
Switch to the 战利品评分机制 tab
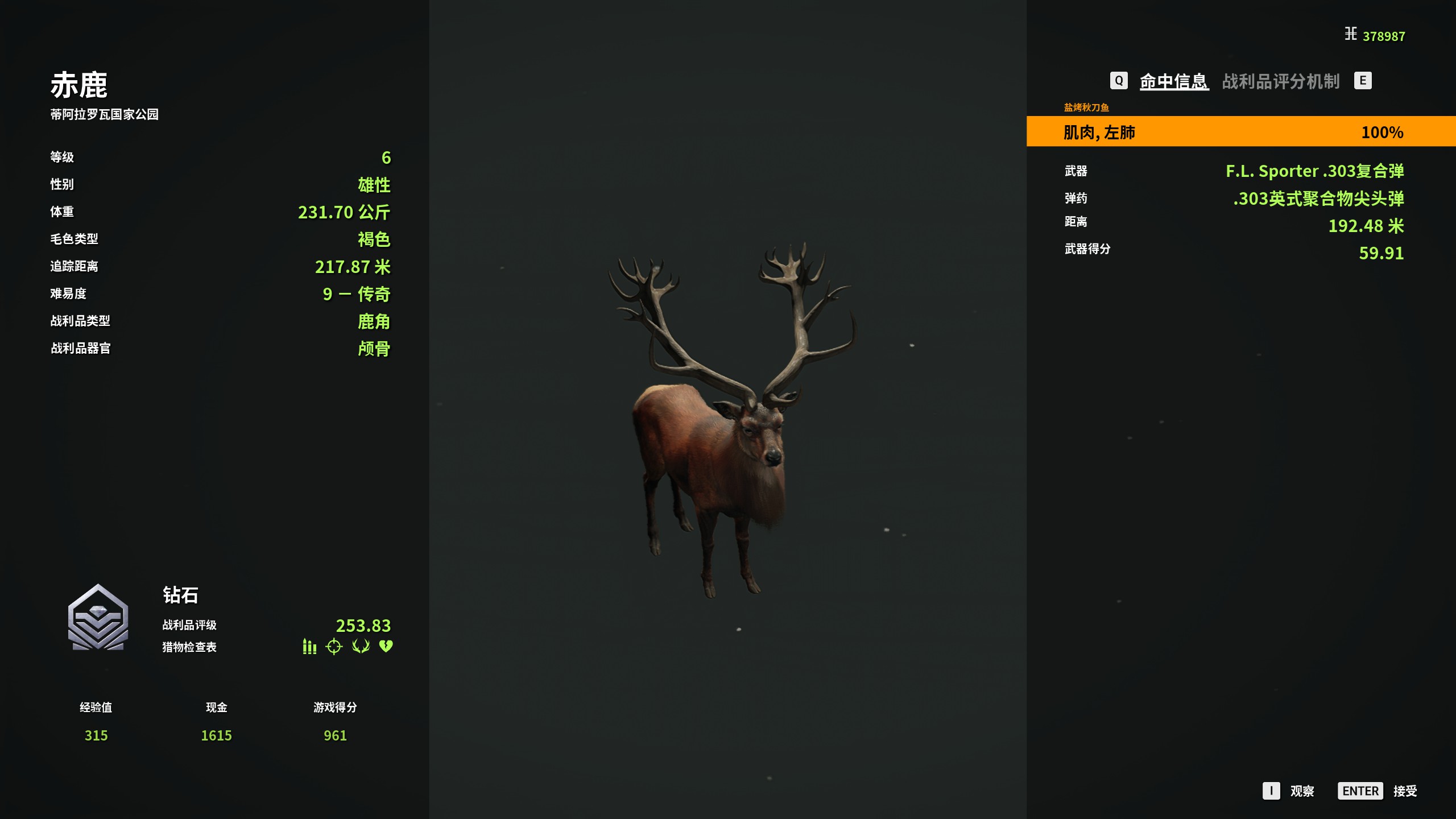pos(1280,81)
